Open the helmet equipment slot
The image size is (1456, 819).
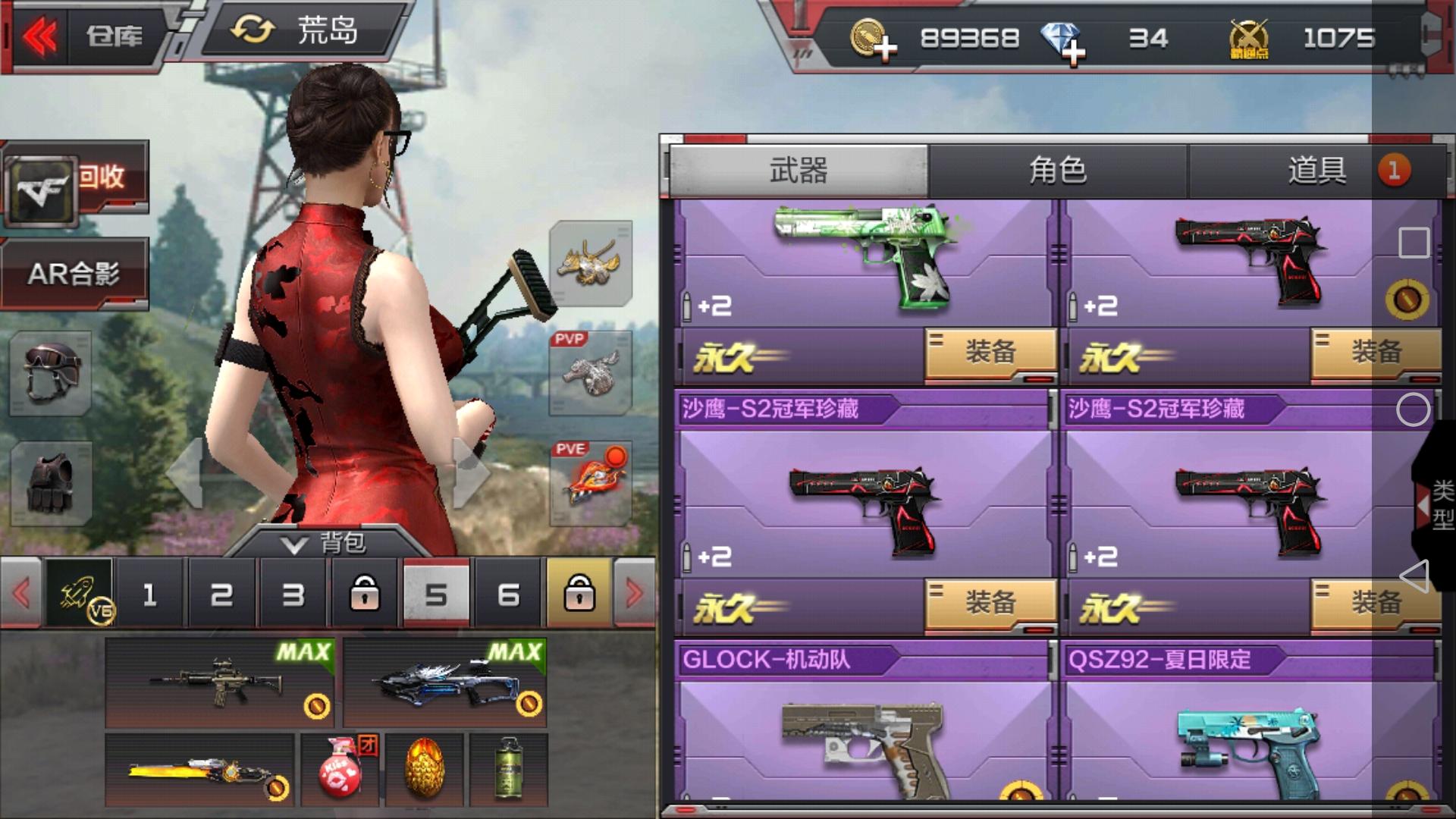click(51, 372)
